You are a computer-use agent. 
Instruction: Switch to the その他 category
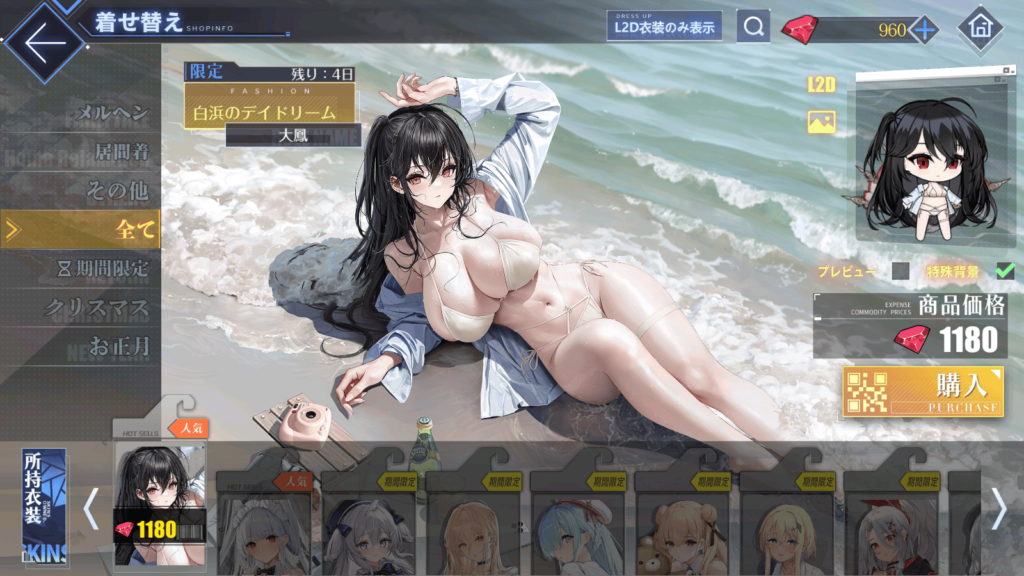point(118,191)
